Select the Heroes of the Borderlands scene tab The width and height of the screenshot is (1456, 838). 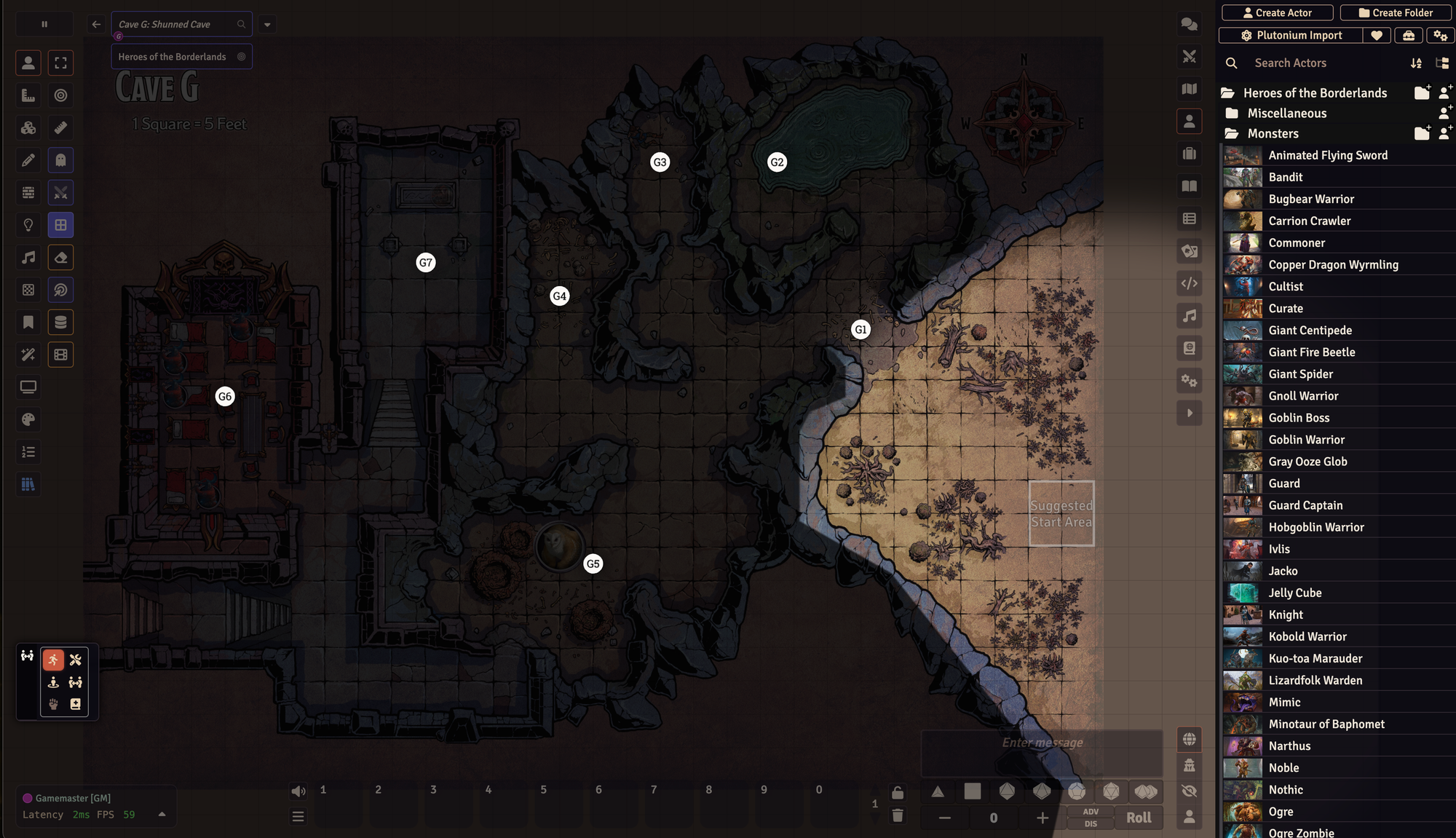point(173,57)
